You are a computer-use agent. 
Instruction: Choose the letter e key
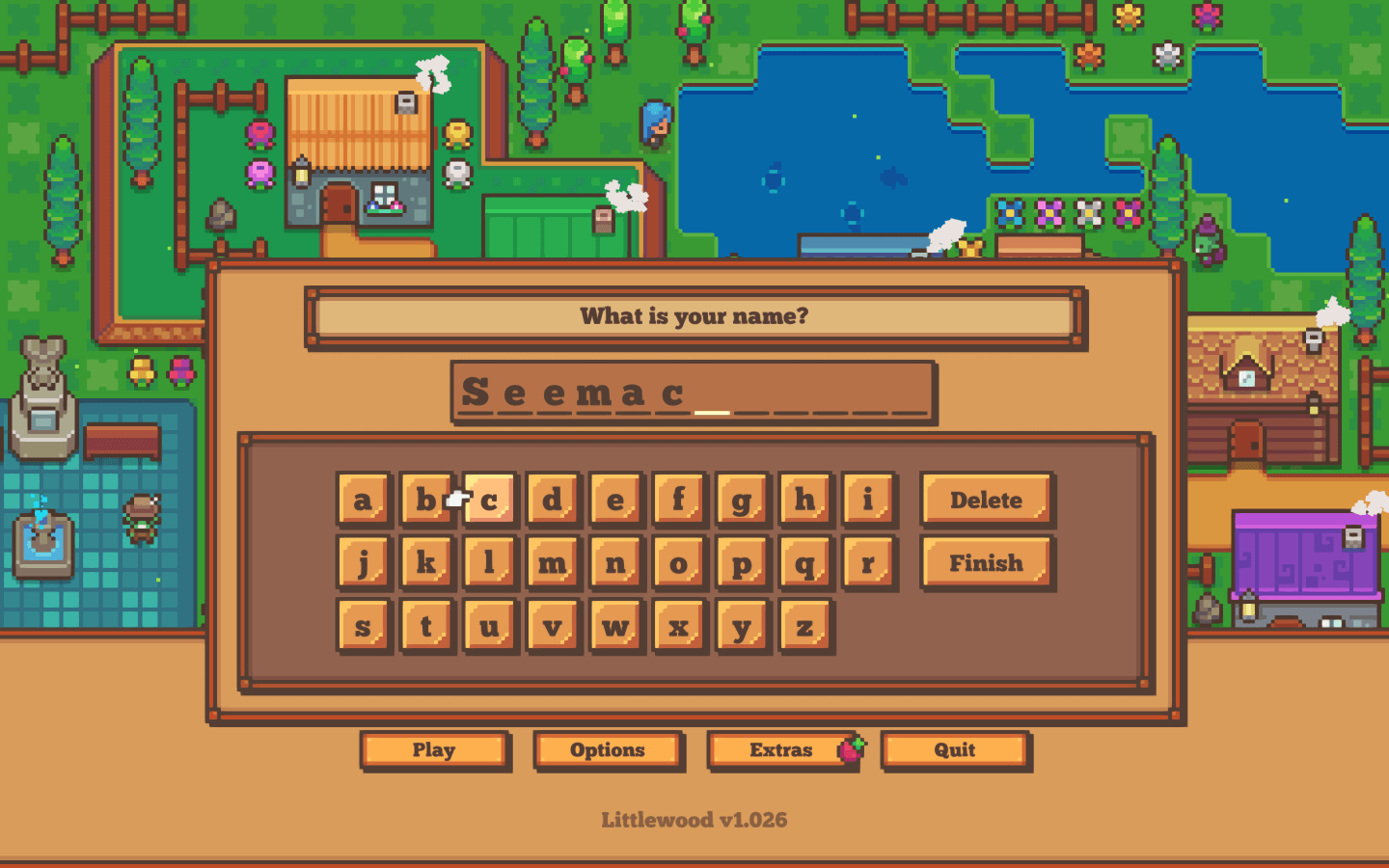coord(615,500)
